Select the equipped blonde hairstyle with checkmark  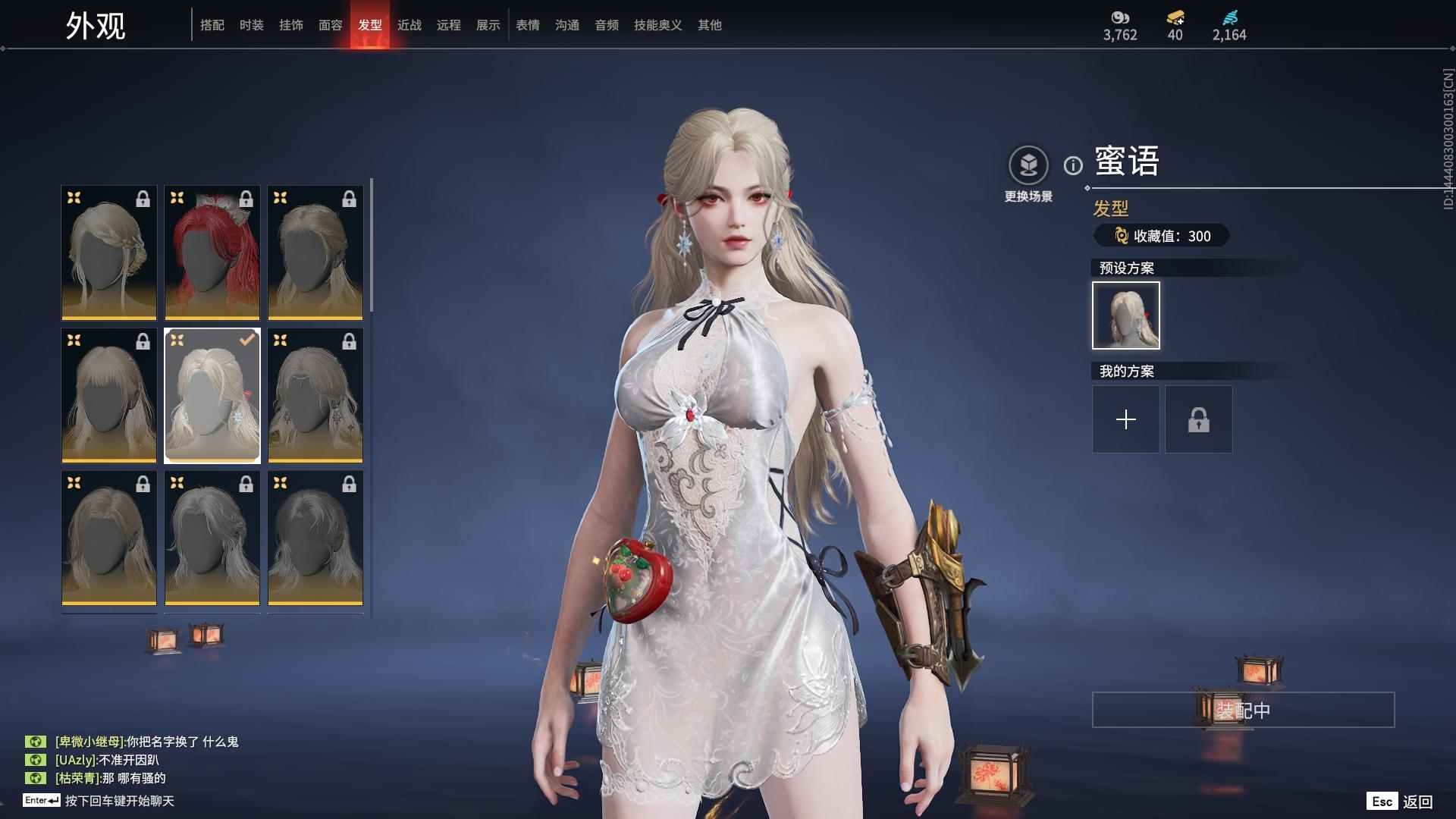(212, 395)
